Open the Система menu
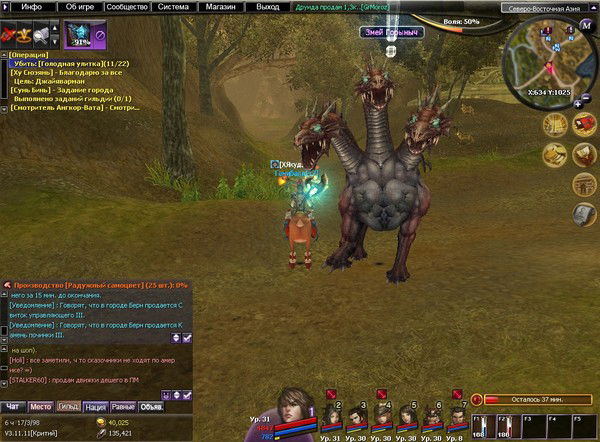 point(173,6)
